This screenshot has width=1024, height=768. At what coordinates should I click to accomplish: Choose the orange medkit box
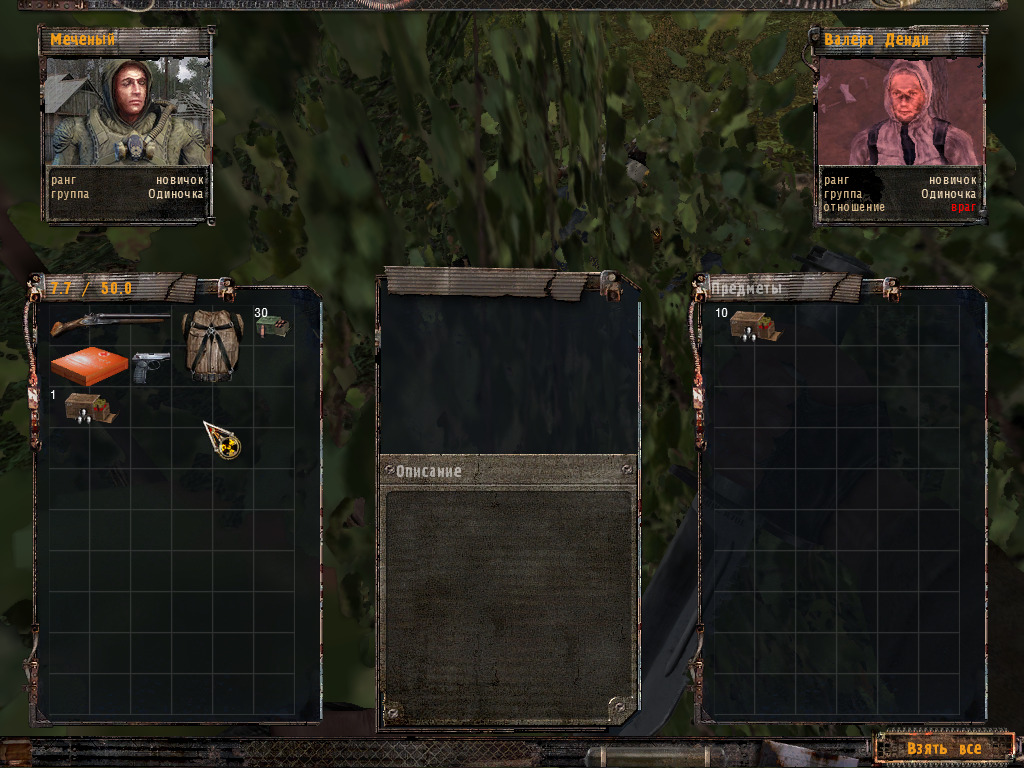coord(89,366)
